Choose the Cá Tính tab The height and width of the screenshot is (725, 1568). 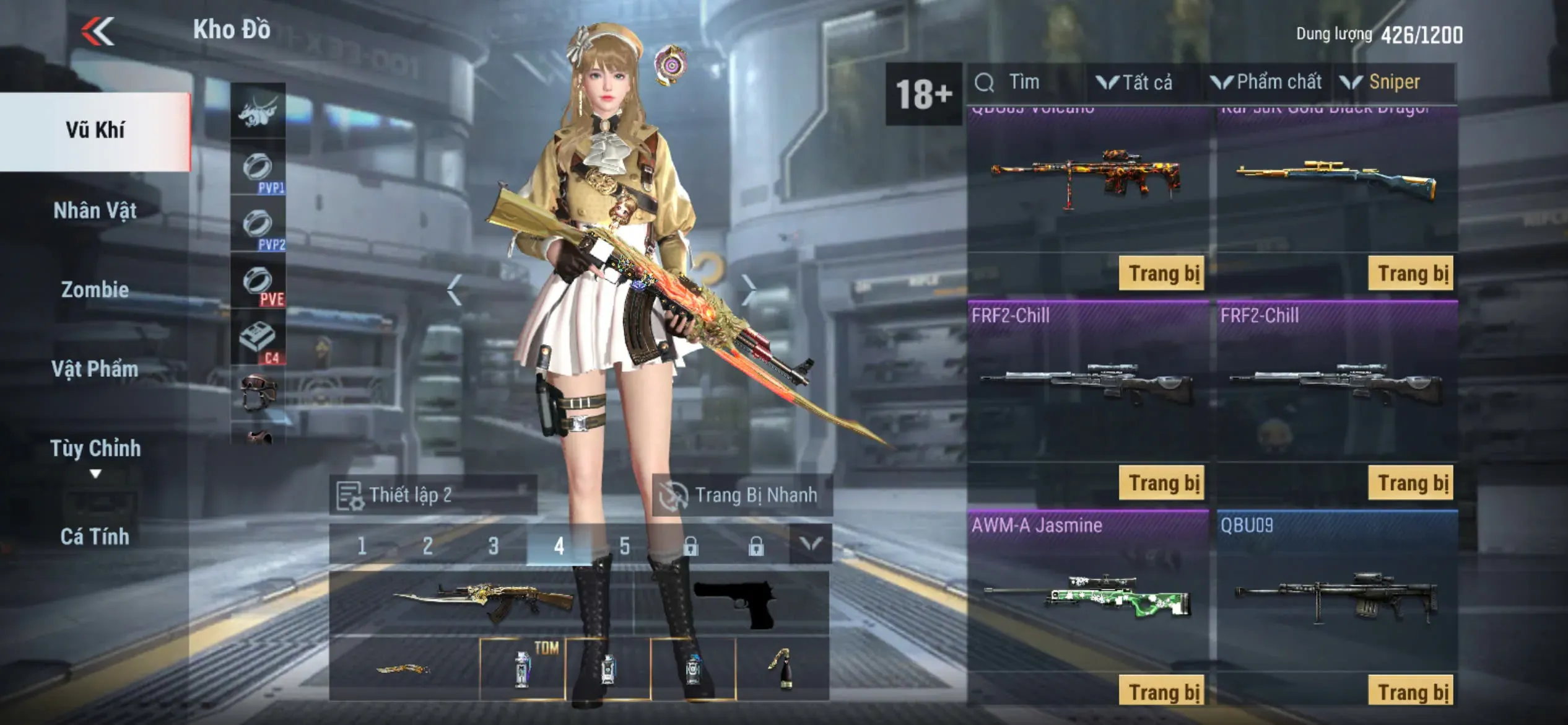click(95, 537)
